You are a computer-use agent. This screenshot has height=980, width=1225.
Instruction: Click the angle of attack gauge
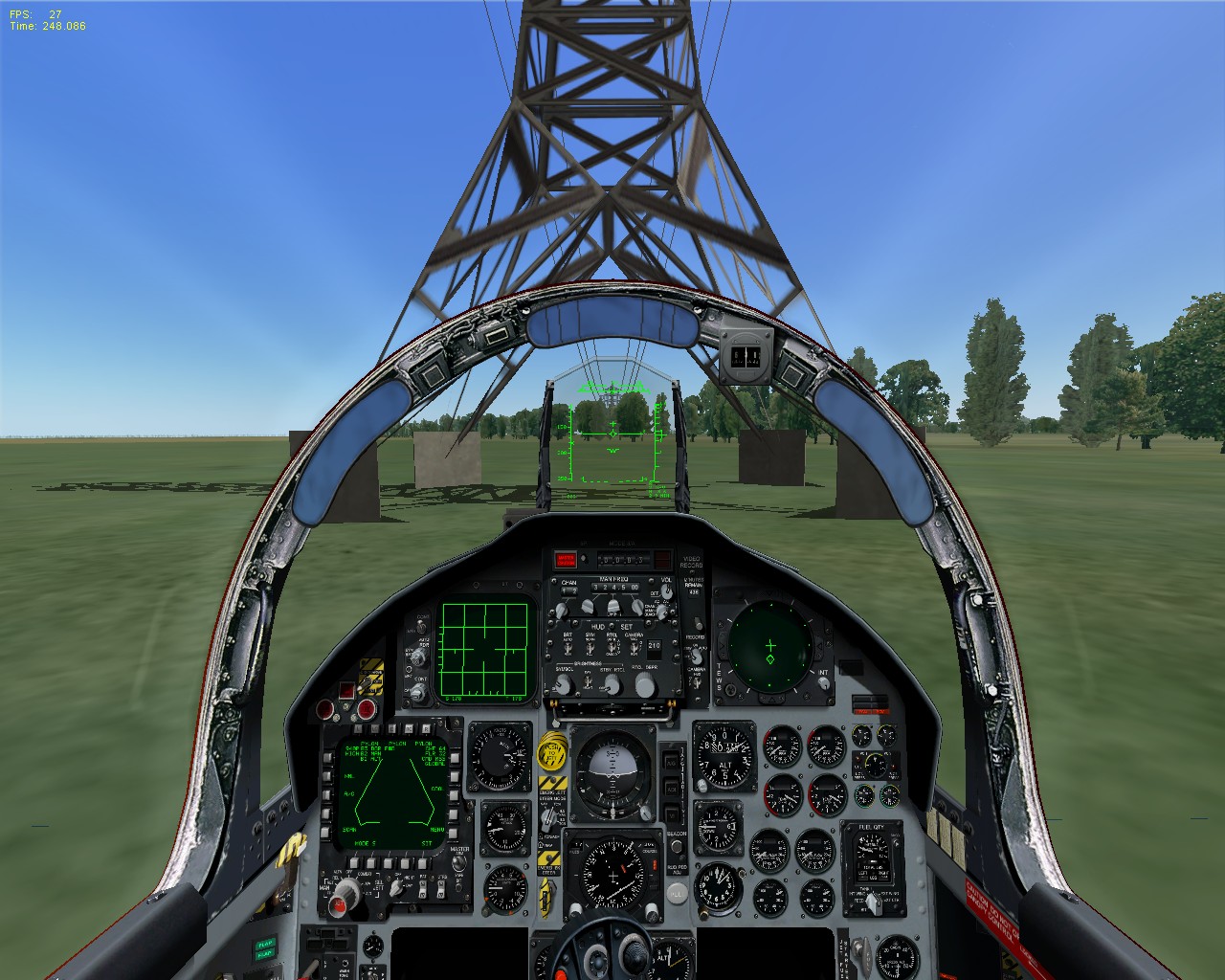click(x=505, y=827)
